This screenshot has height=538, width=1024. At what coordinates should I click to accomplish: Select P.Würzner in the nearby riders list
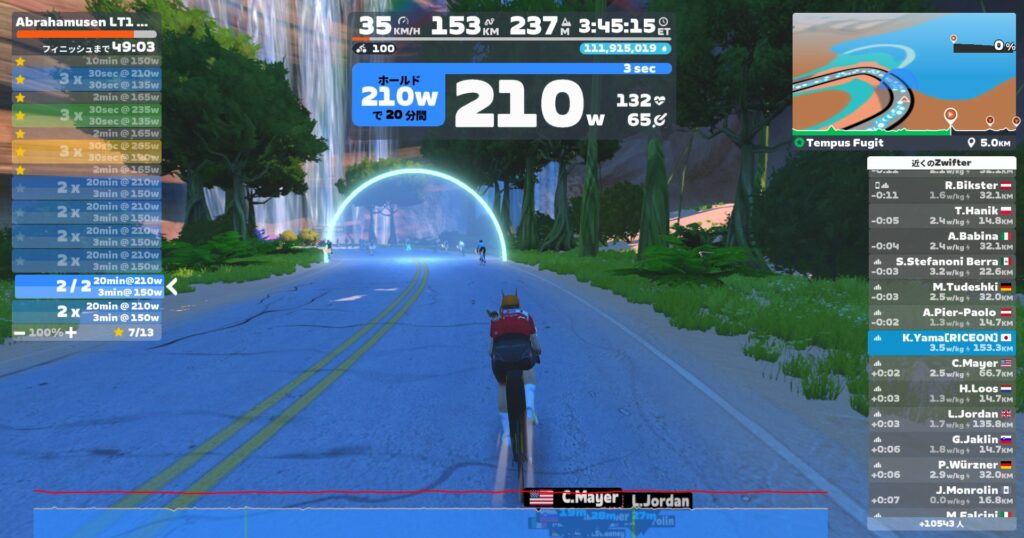tap(941, 469)
